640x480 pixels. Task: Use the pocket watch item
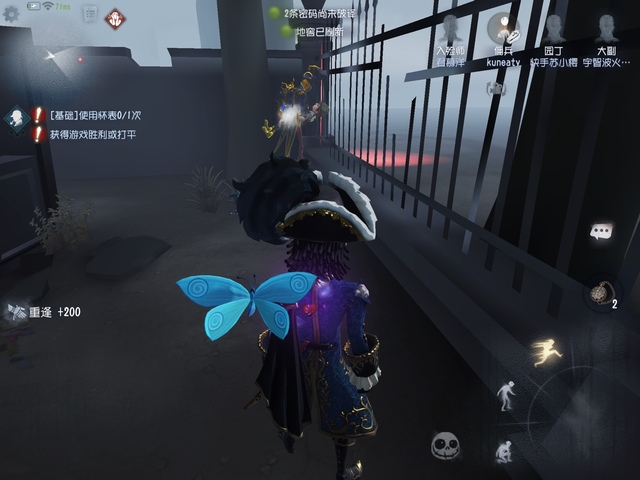(600, 293)
